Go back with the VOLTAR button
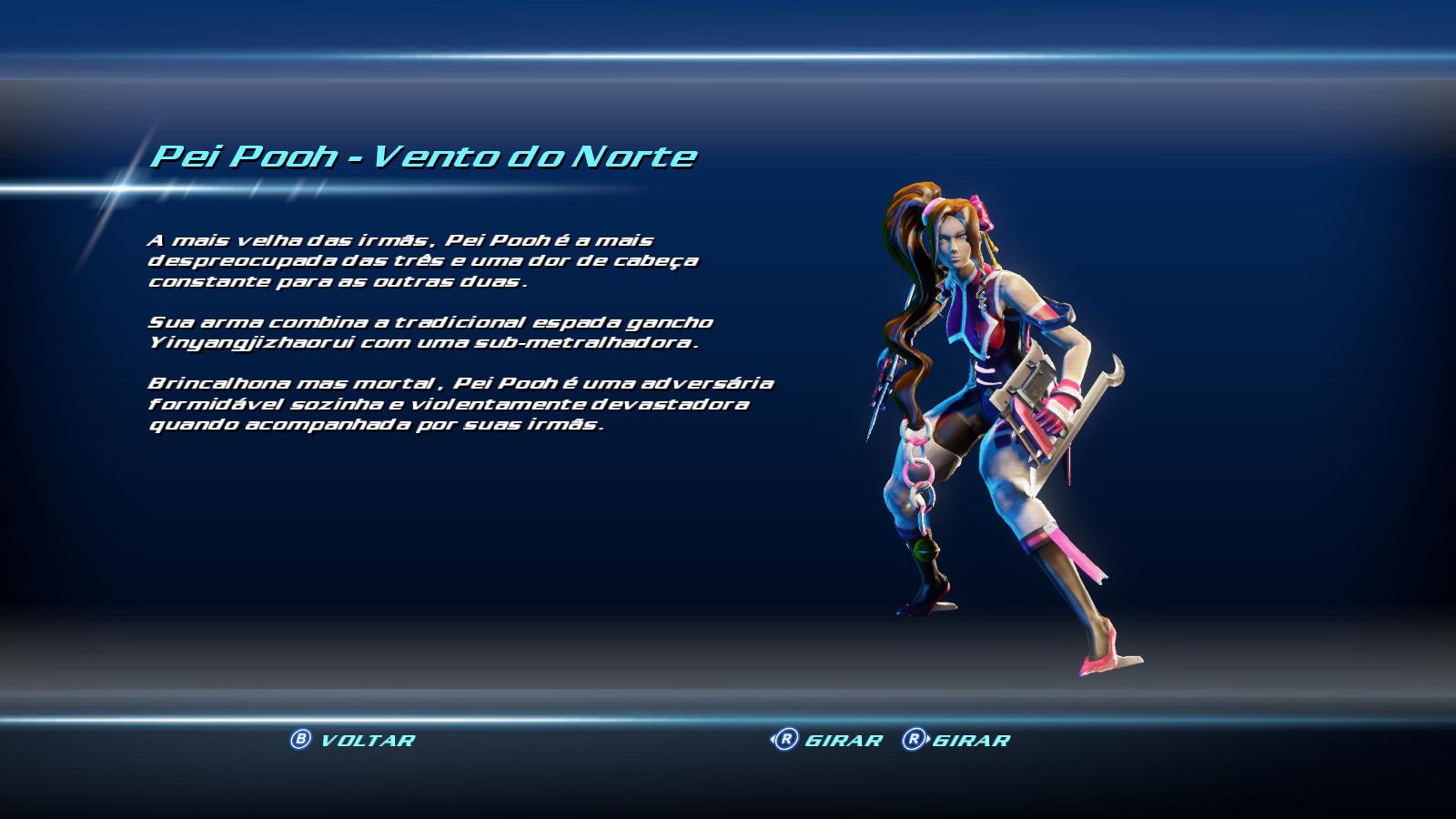1456x819 pixels. 352,740
